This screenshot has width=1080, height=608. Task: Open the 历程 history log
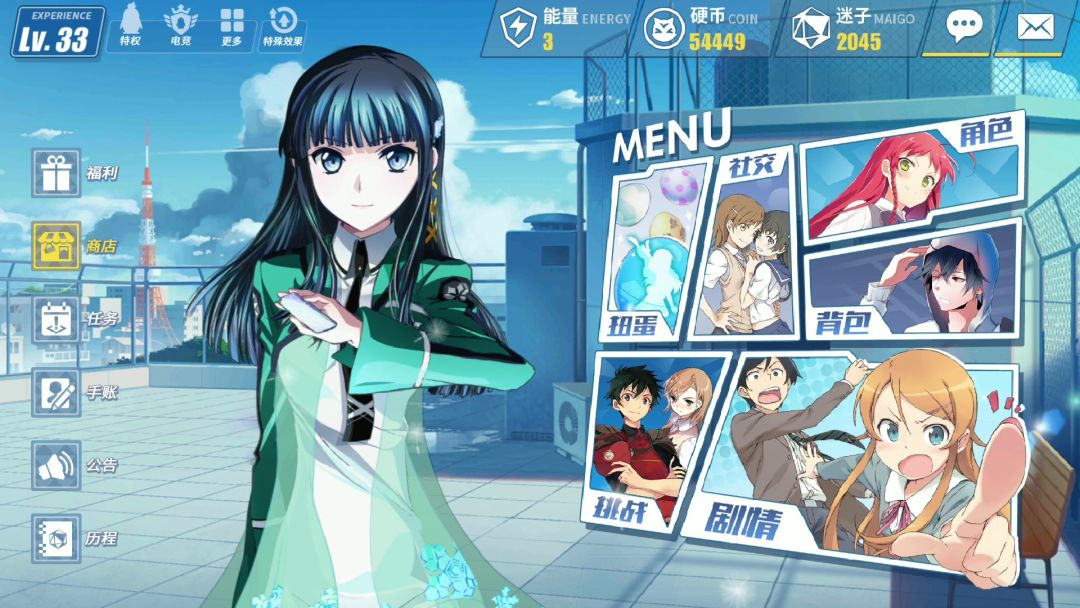pos(56,538)
